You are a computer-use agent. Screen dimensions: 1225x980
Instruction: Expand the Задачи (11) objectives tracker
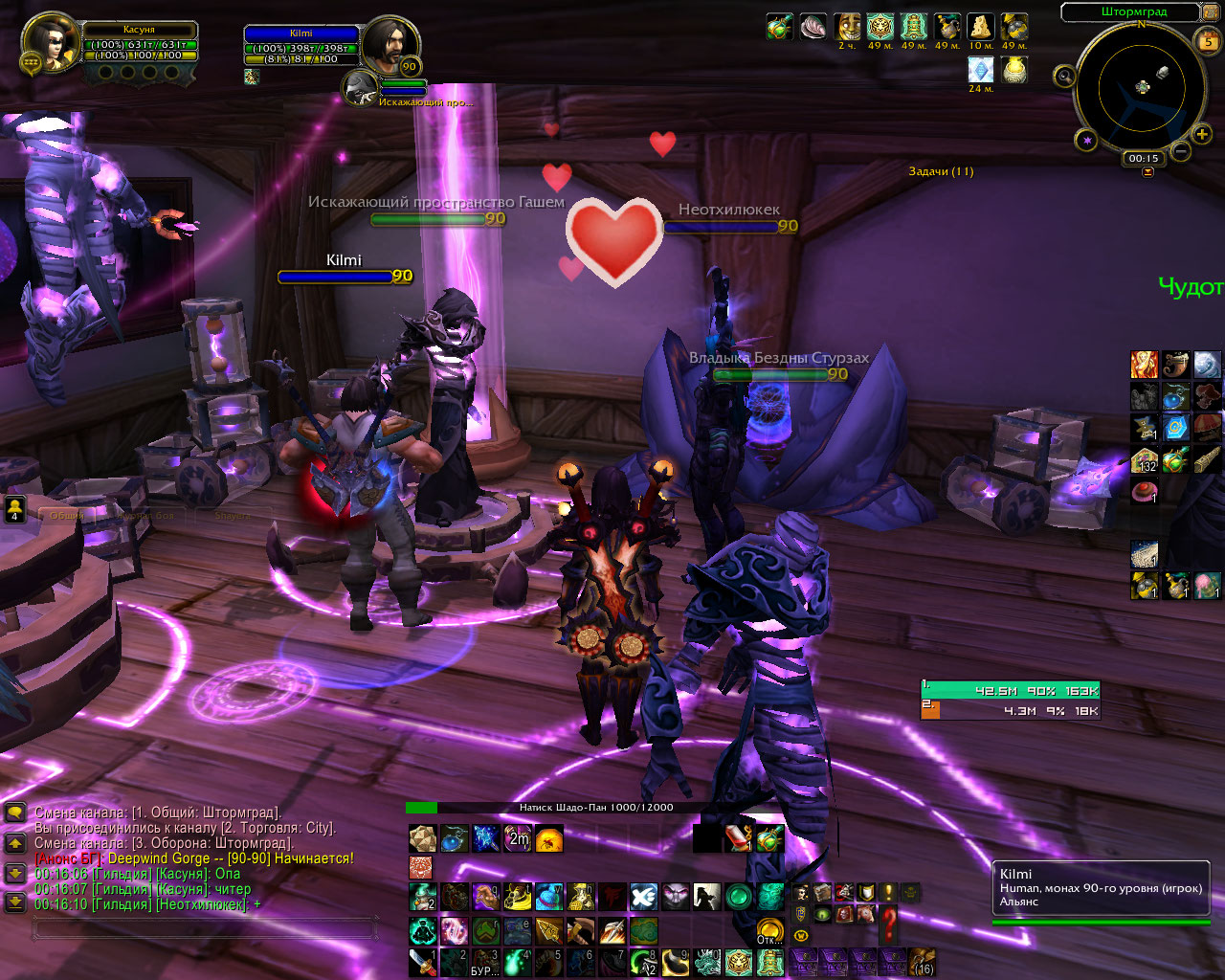(941, 171)
